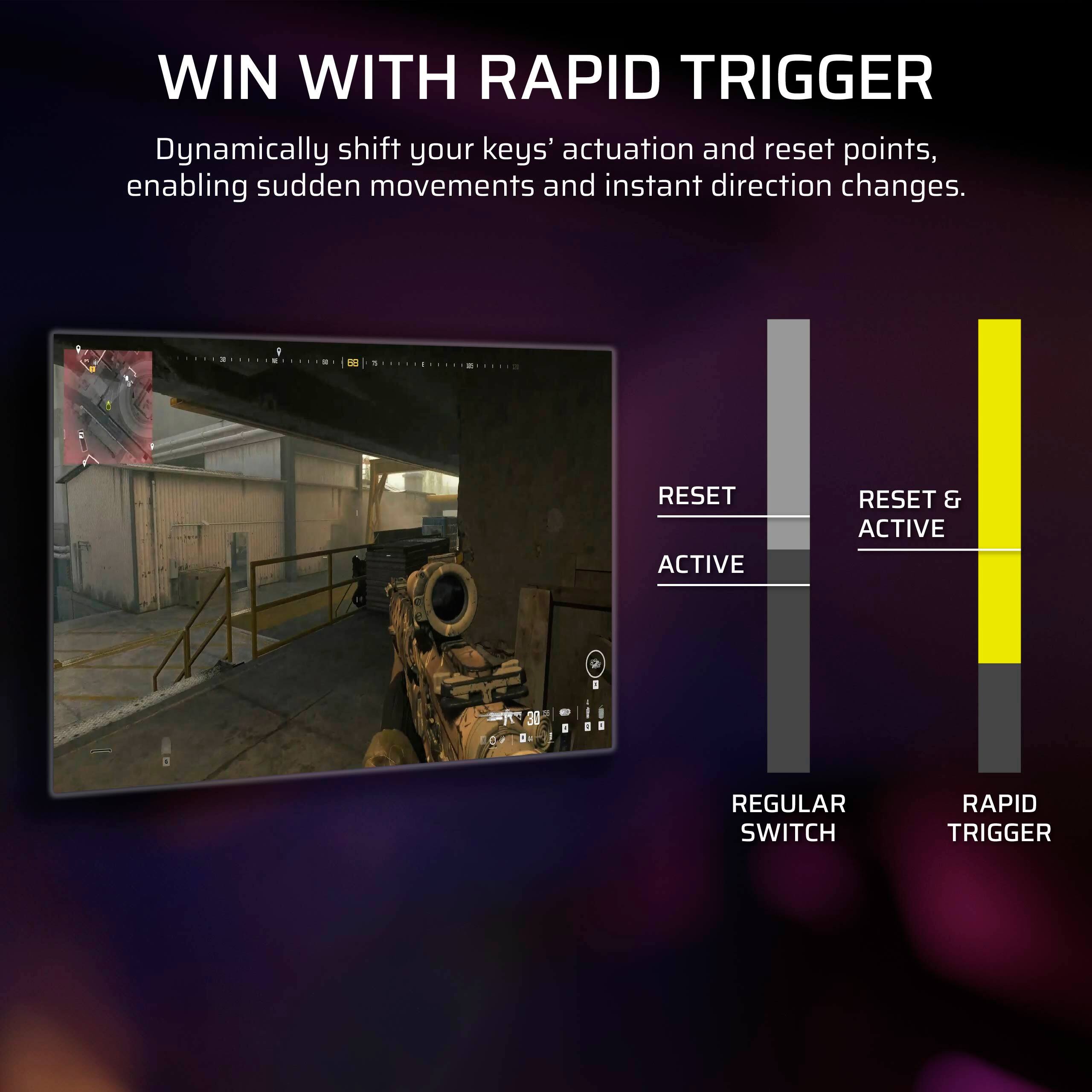Select the yellow objective marker on the minimap
Viewport: 1092px width, 1092px height.
click(92, 370)
